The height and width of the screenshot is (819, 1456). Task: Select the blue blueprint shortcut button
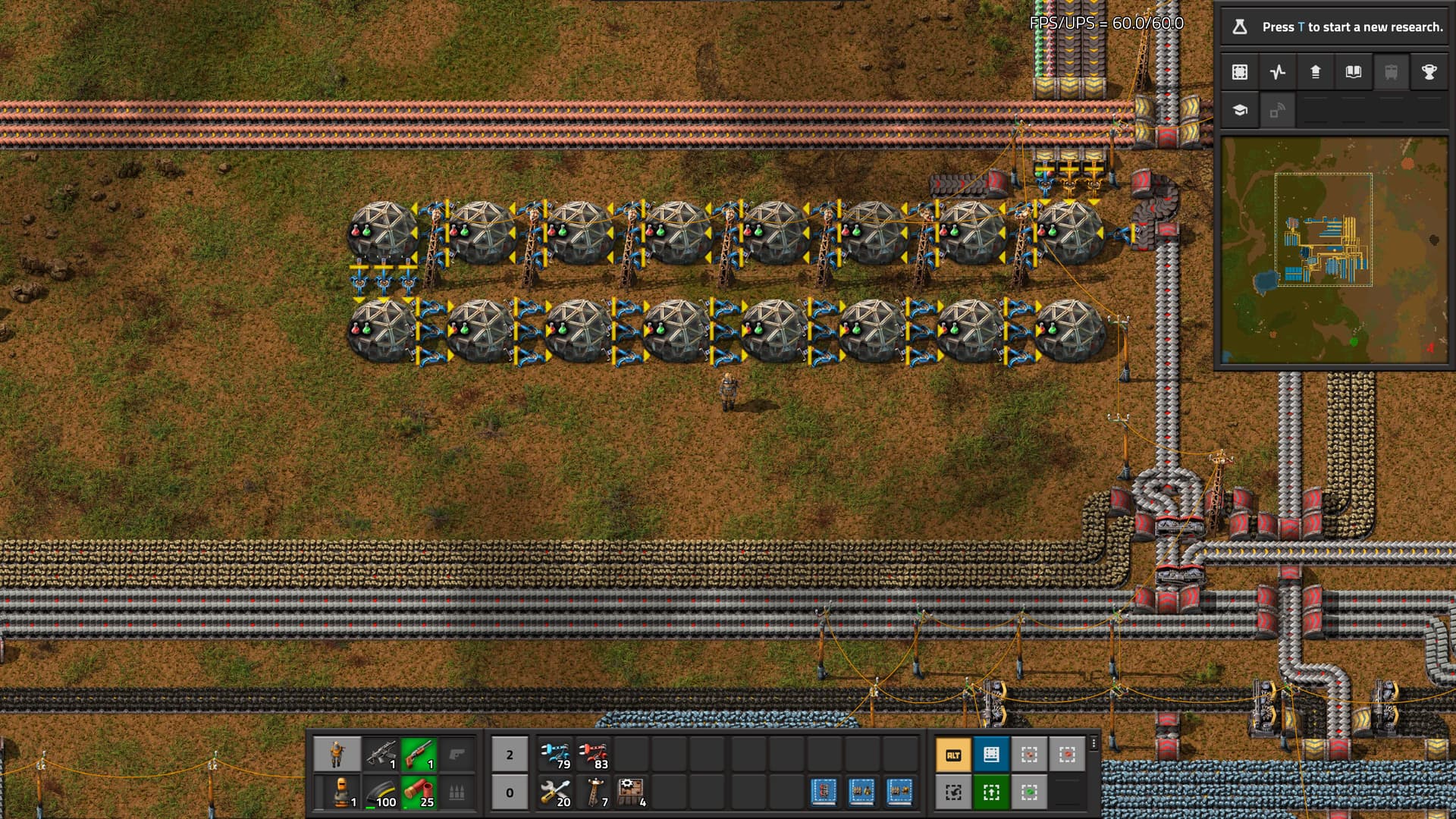tap(991, 755)
